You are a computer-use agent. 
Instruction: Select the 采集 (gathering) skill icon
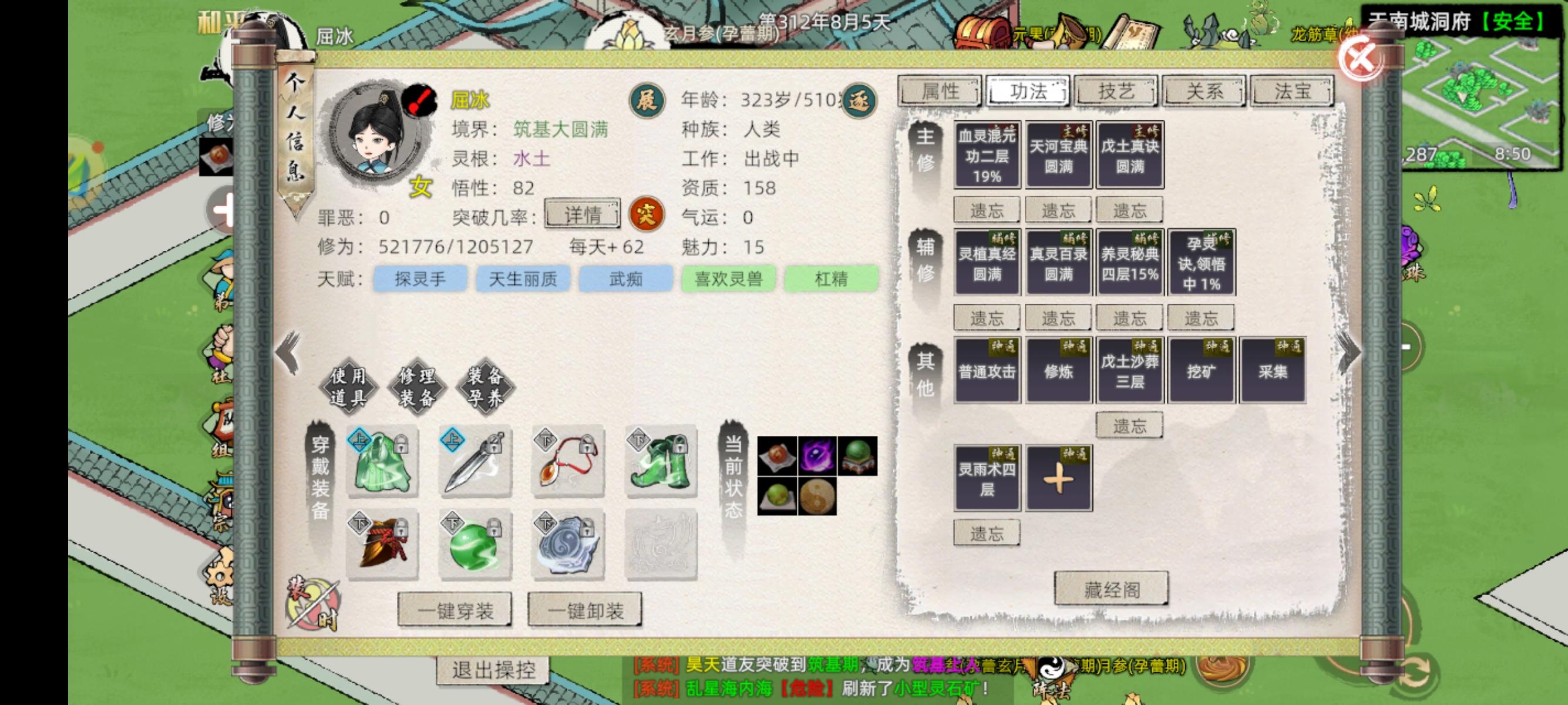click(1272, 370)
